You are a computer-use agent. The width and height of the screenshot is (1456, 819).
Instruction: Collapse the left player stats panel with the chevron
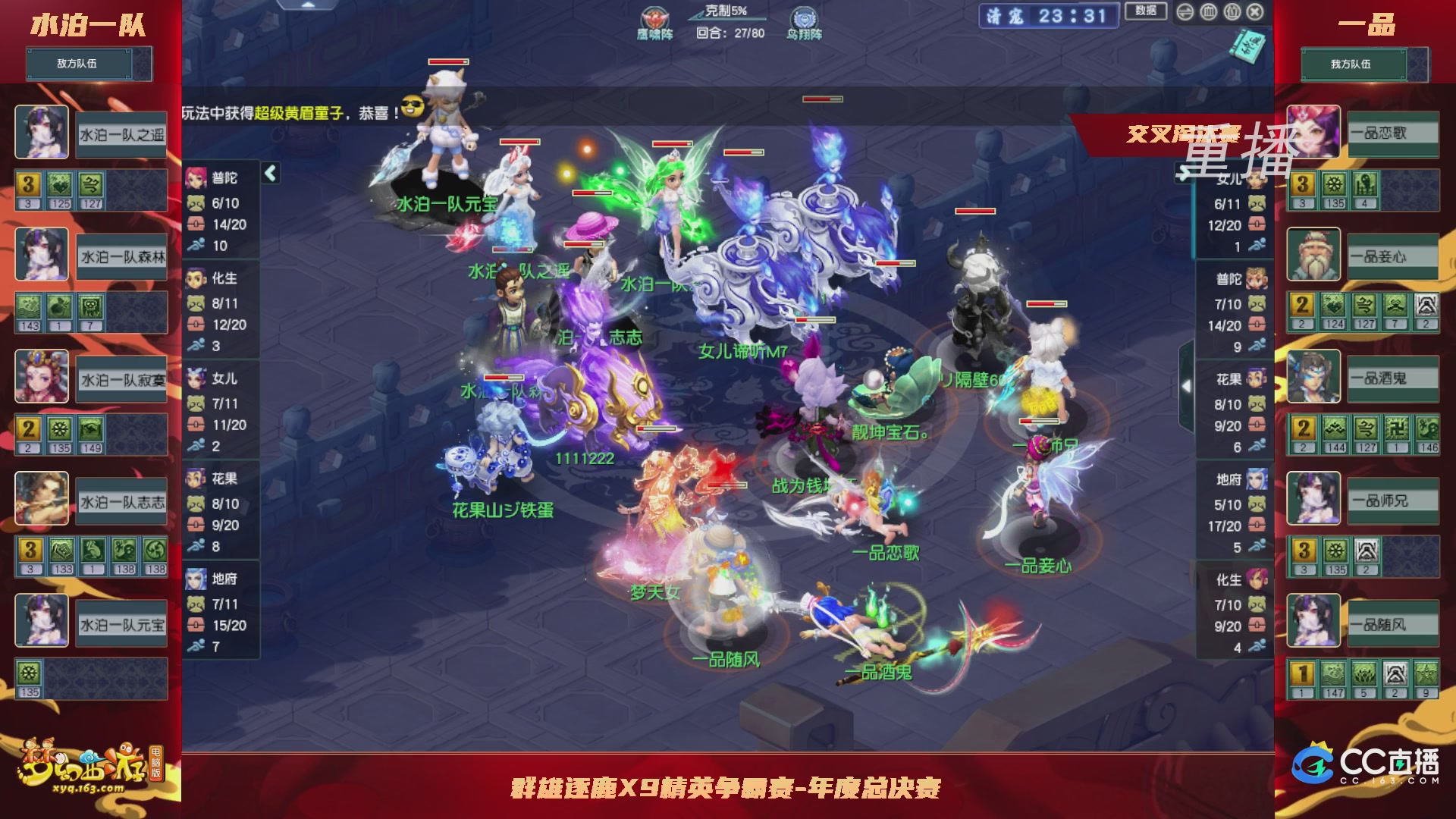[269, 173]
